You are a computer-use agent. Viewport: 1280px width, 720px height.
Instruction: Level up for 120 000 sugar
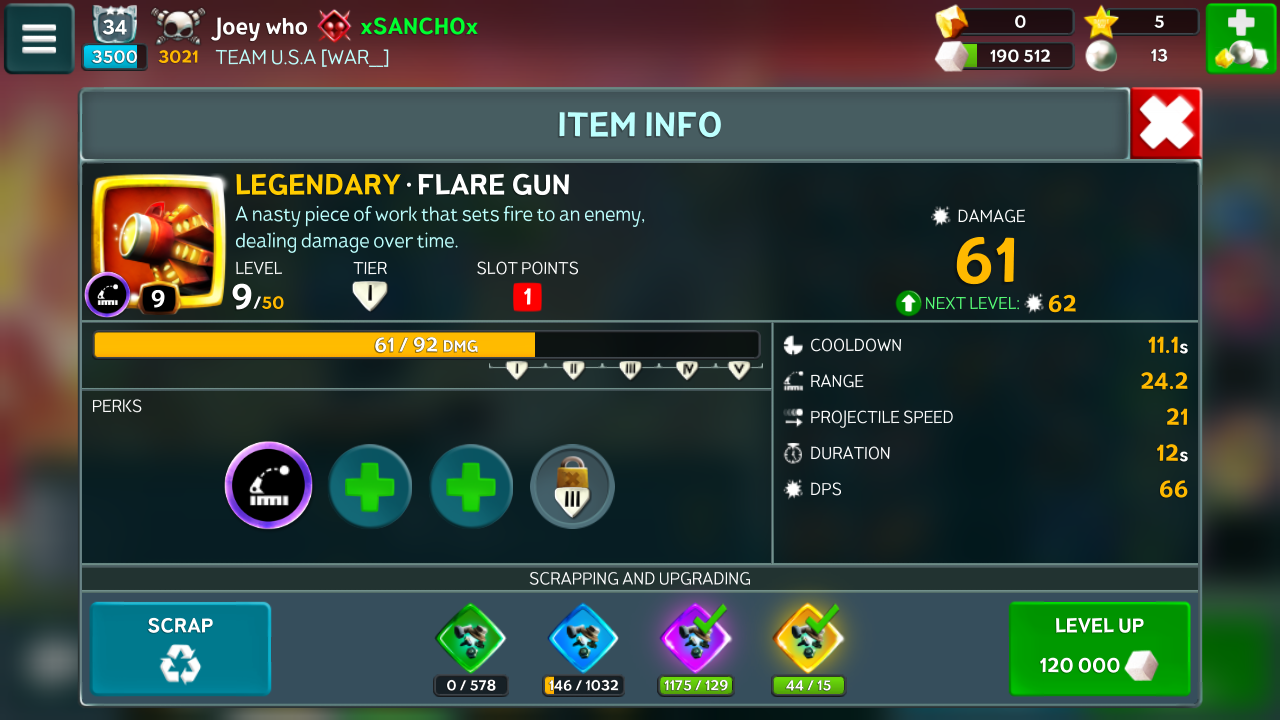pos(1099,648)
